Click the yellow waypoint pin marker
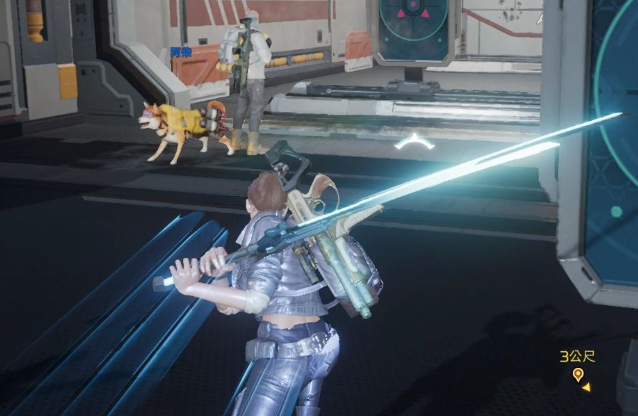This screenshot has height=416, width=638. click(577, 375)
